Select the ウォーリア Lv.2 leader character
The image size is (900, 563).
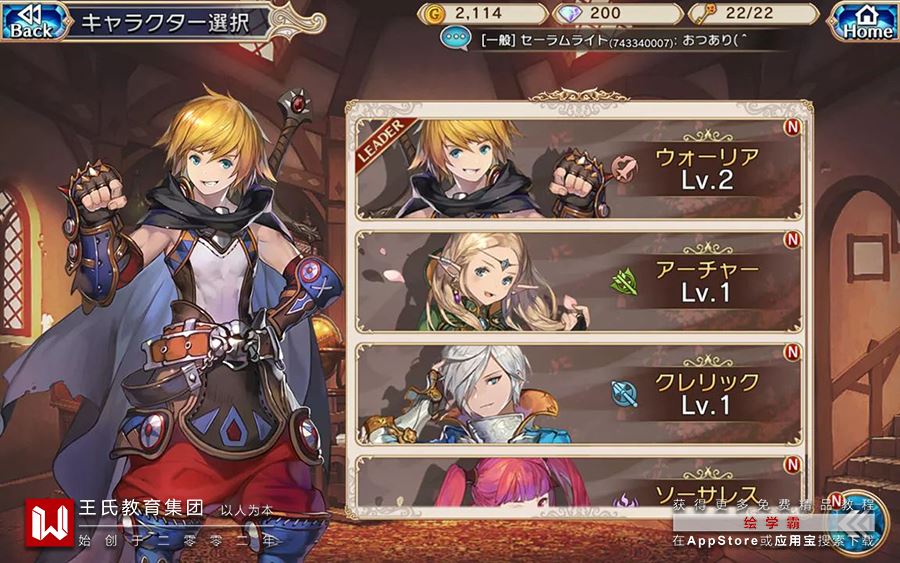tap(579, 169)
